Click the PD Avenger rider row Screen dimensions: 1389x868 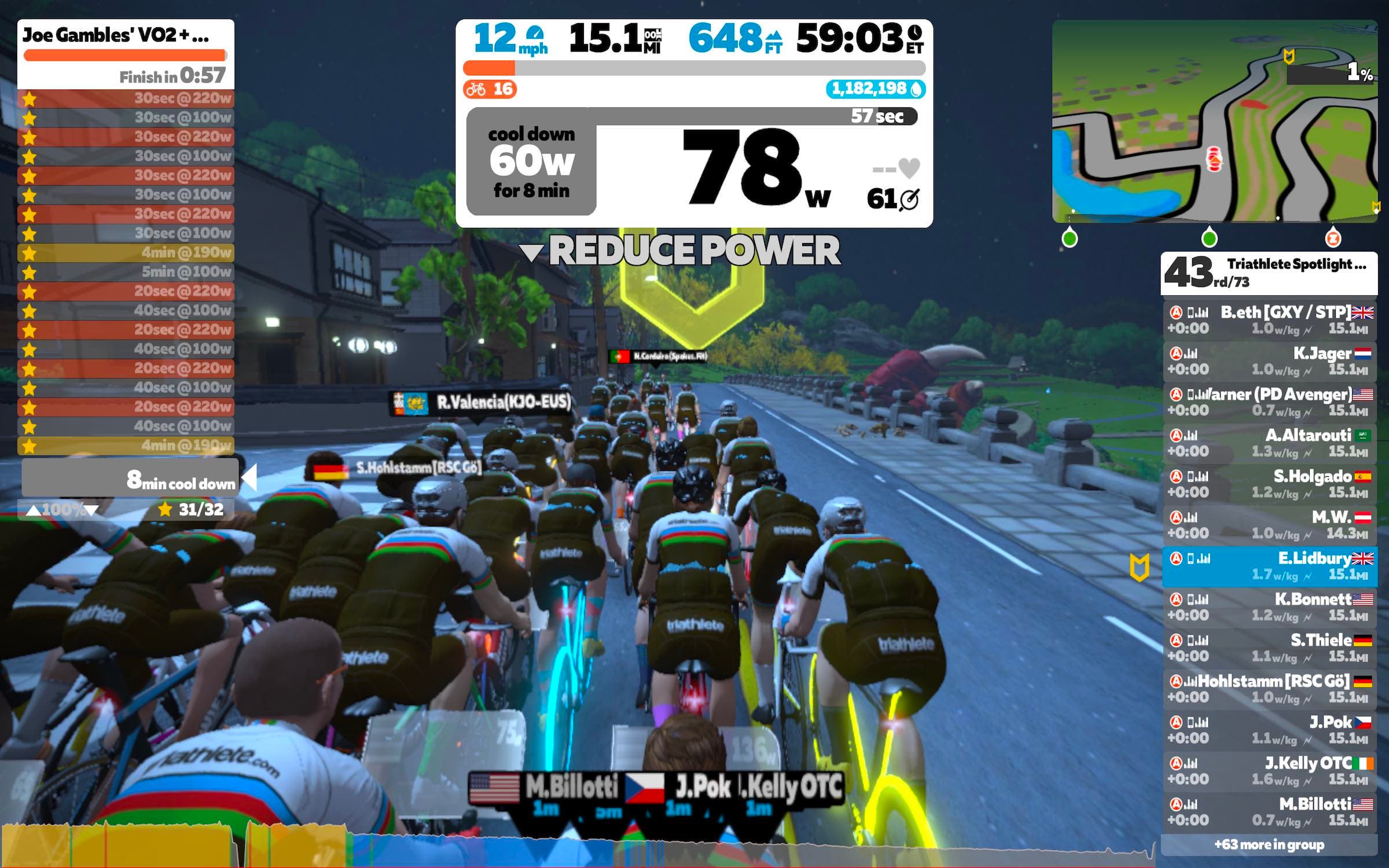1269,402
